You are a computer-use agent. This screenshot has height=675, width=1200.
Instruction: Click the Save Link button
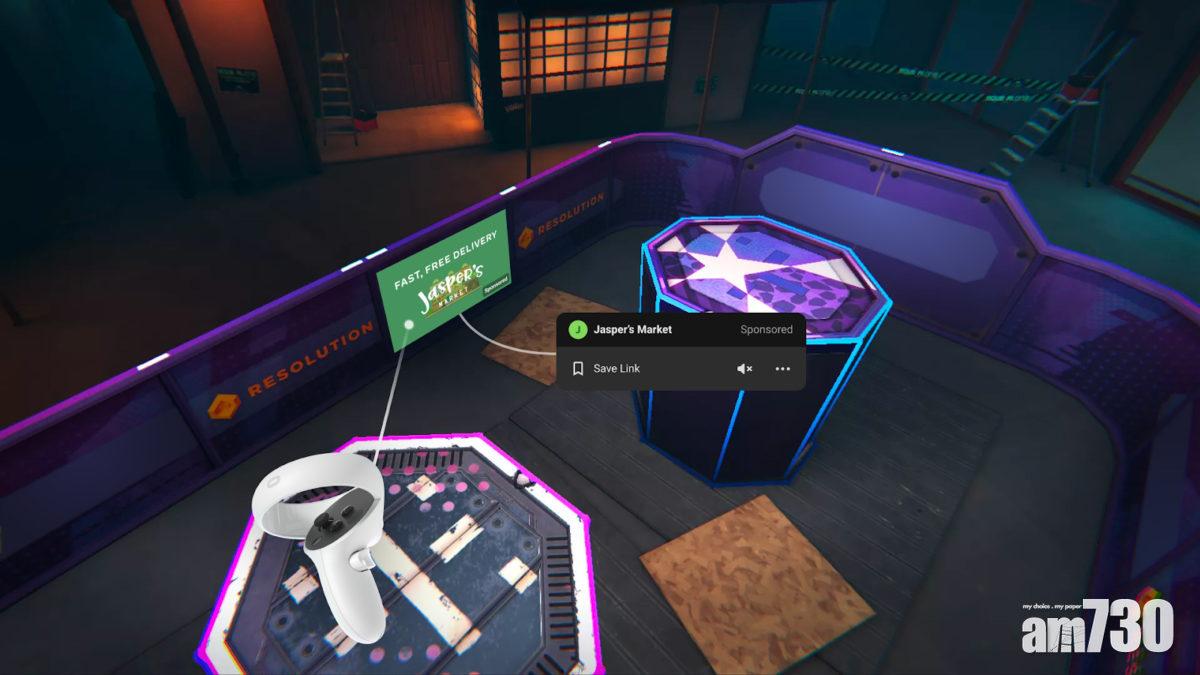[x=607, y=369]
